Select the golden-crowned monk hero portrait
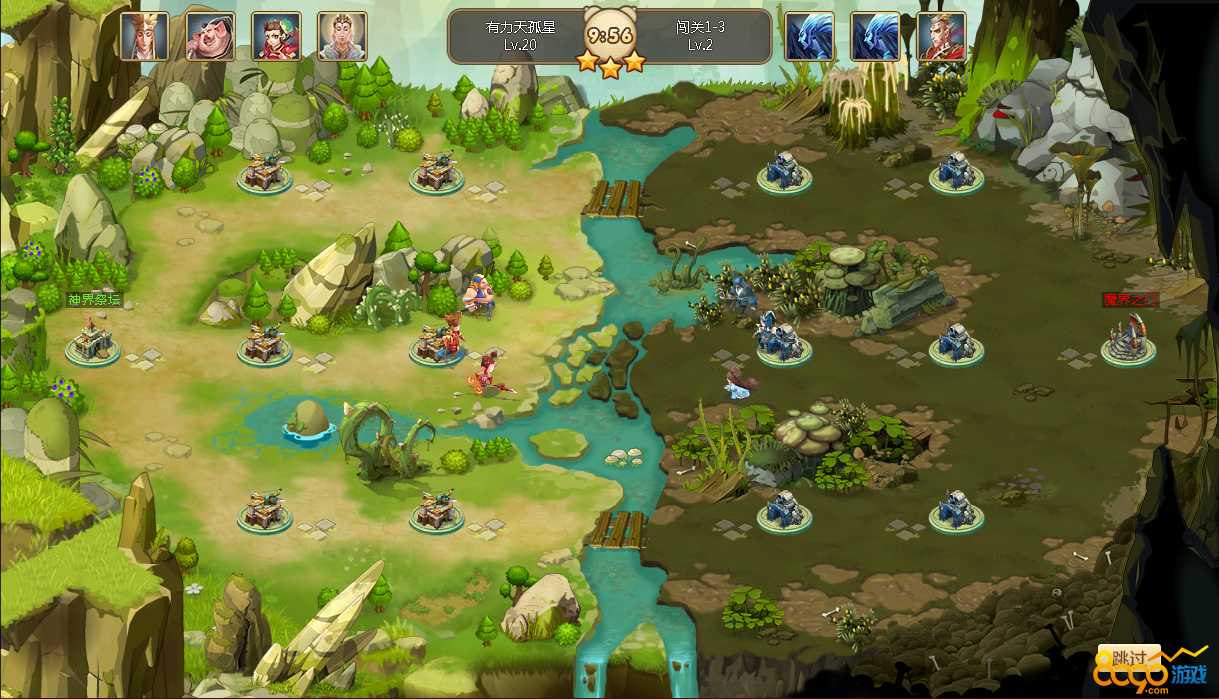This screenshot has width=1219, height=699. point(144,37)
